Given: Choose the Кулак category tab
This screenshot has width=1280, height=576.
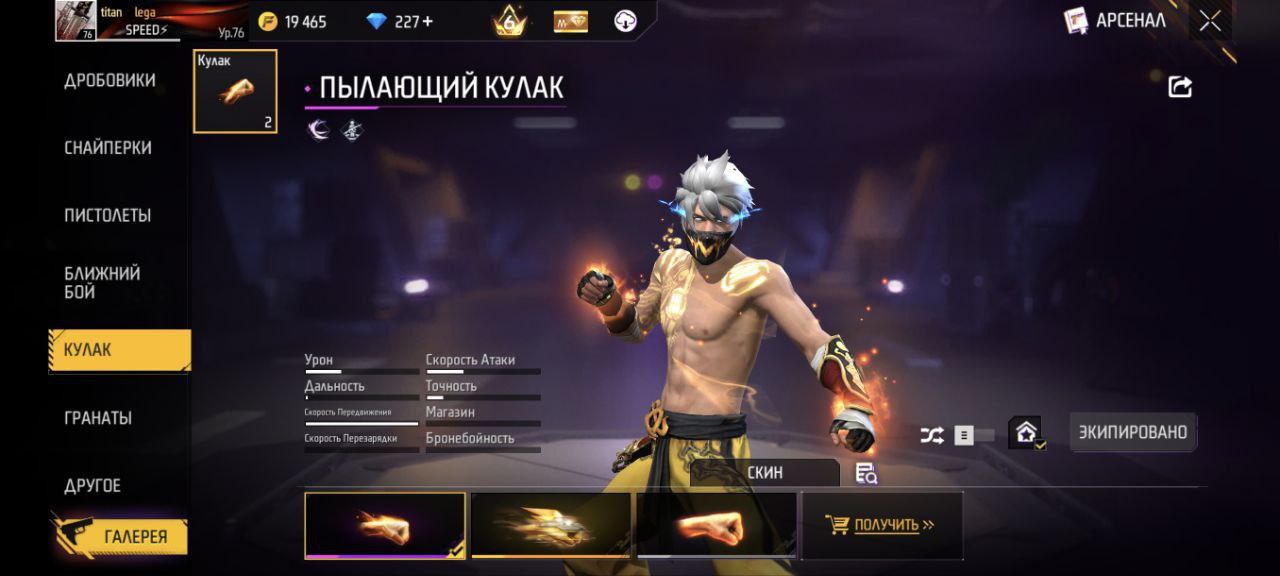Looking at the screenshot, I should pos(120,350).
